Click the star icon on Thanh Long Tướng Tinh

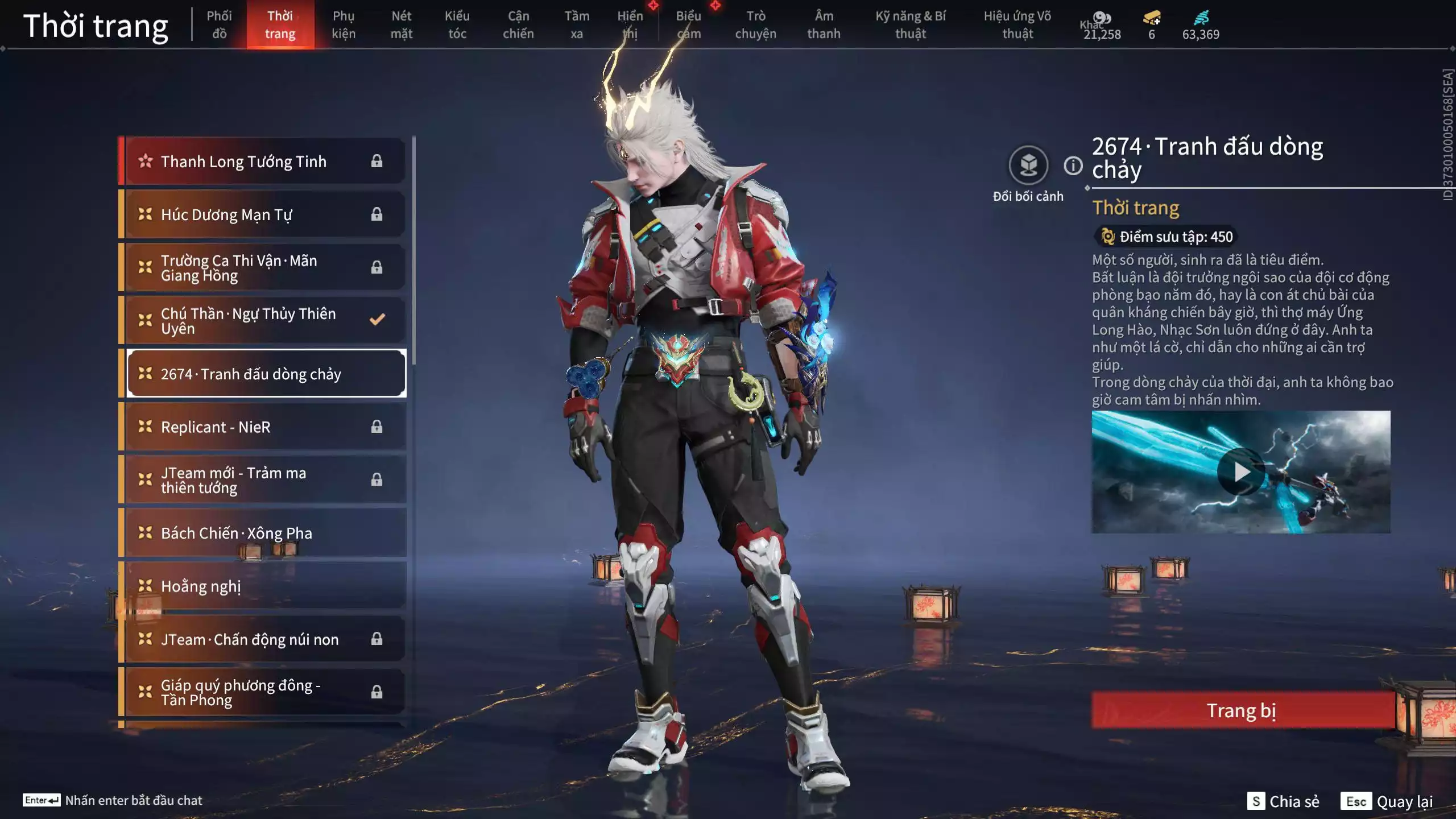(x=146, y=161)
